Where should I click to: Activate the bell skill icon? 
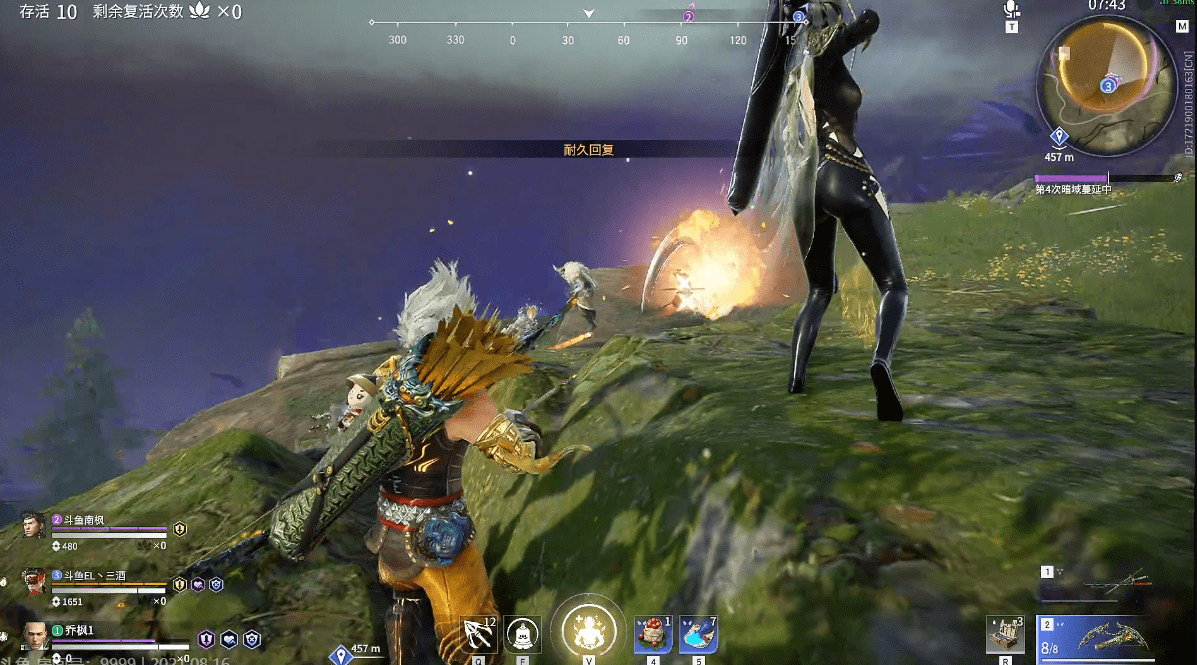[522, 634]
